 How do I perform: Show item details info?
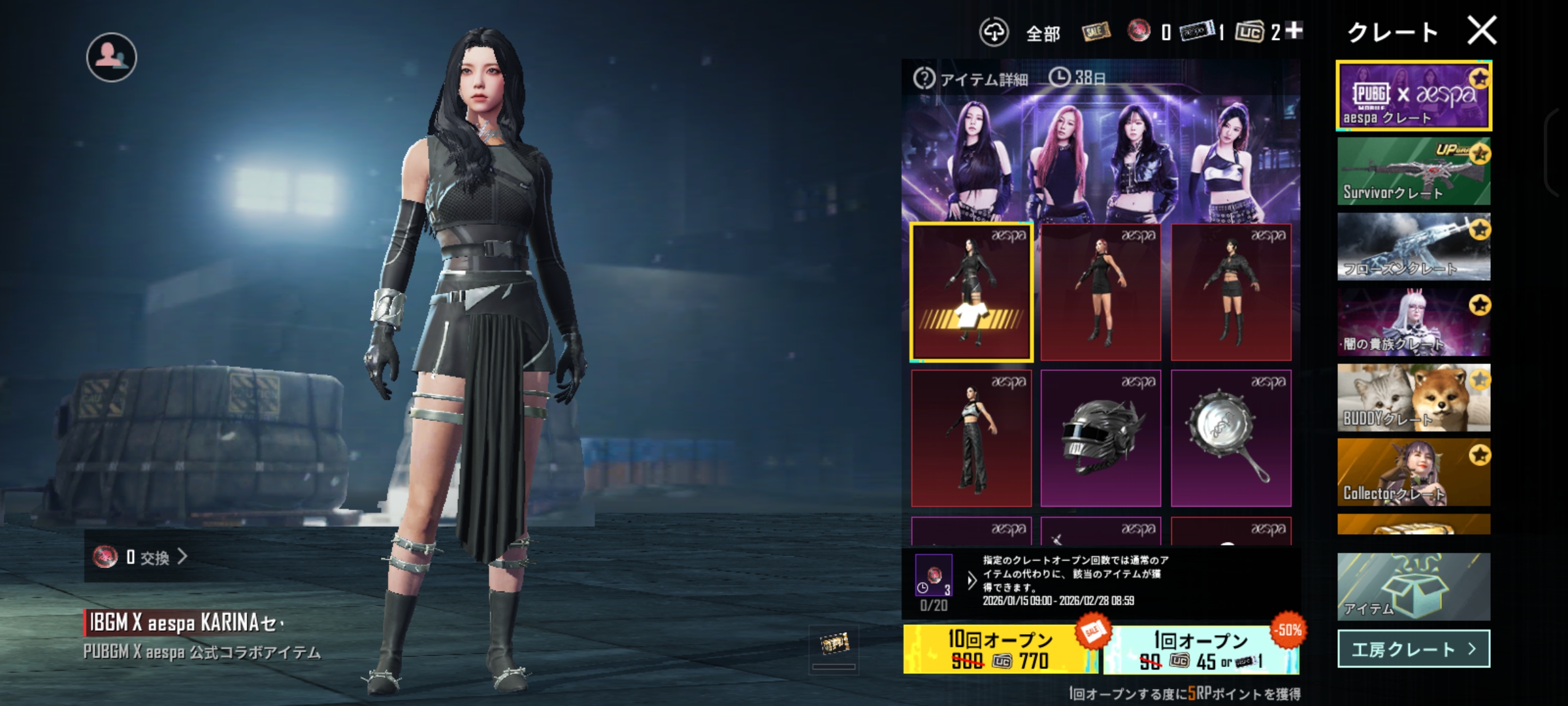click(x=972, y=79)
